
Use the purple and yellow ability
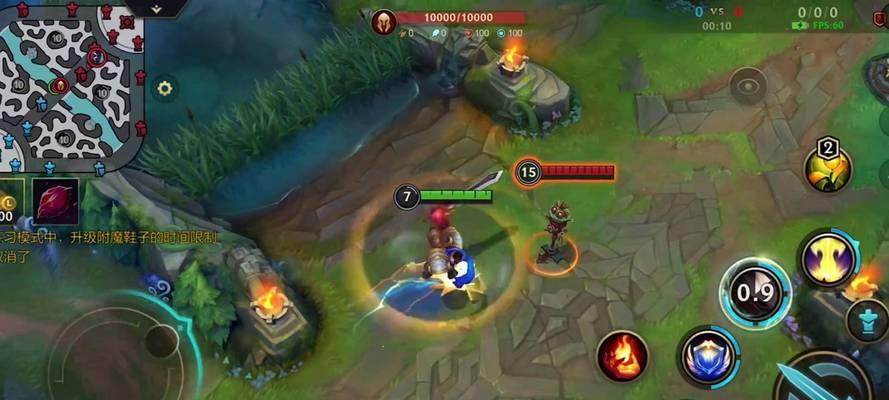tap(828, 258)
